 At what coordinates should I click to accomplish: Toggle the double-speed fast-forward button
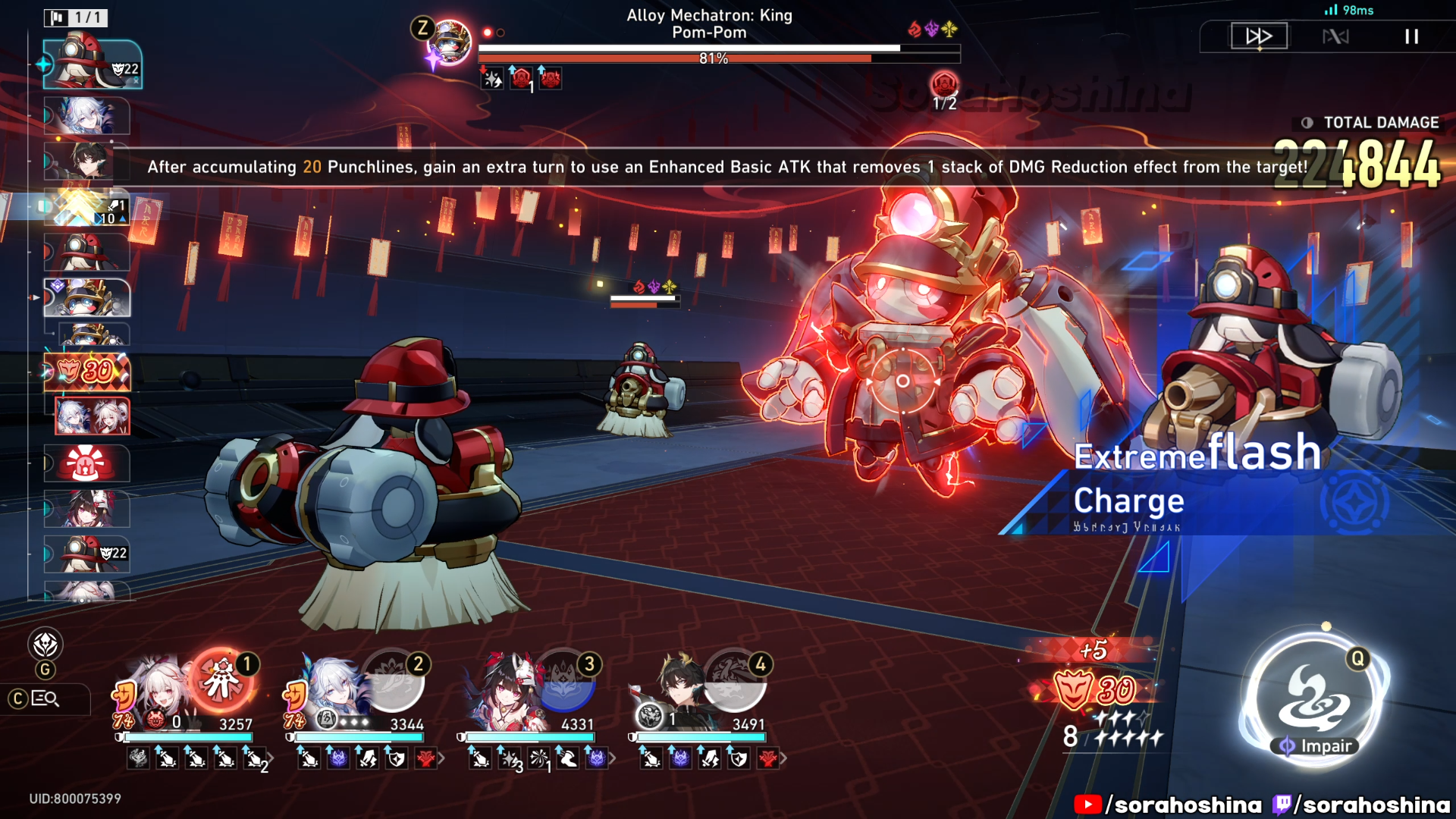pos(1258,36)
